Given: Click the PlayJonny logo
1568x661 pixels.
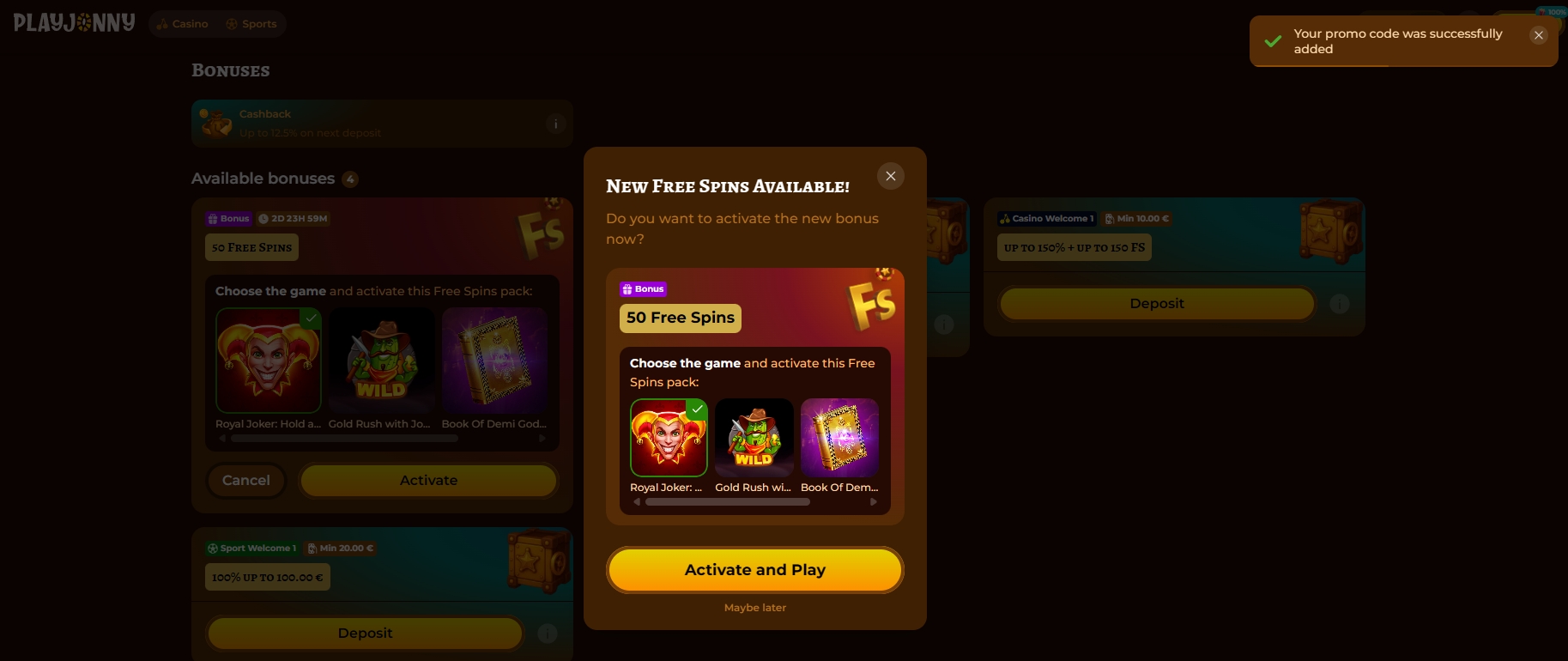Looking at the screenshot, I should 73,23.
